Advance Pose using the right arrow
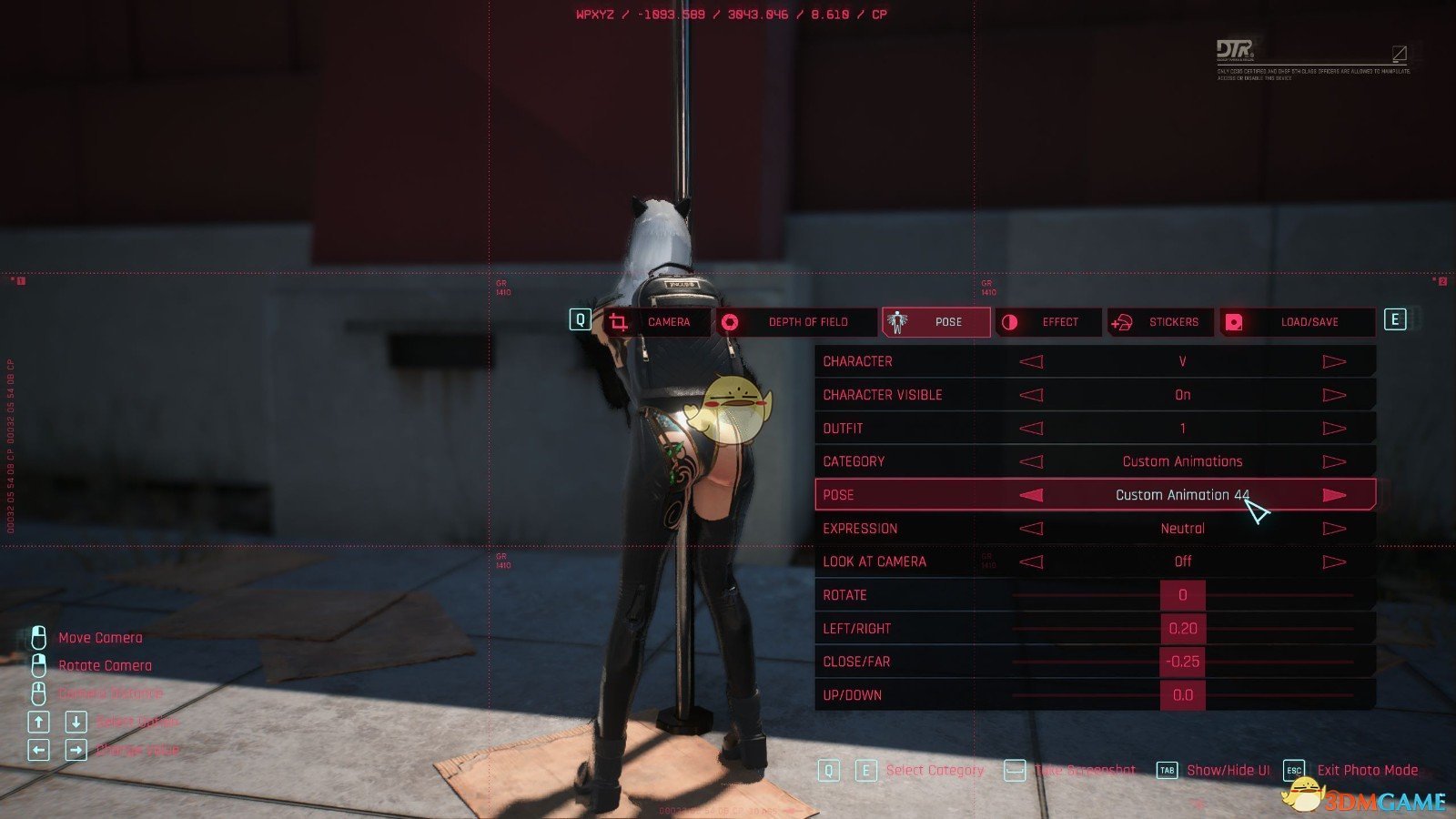 tap(1334, 494)
